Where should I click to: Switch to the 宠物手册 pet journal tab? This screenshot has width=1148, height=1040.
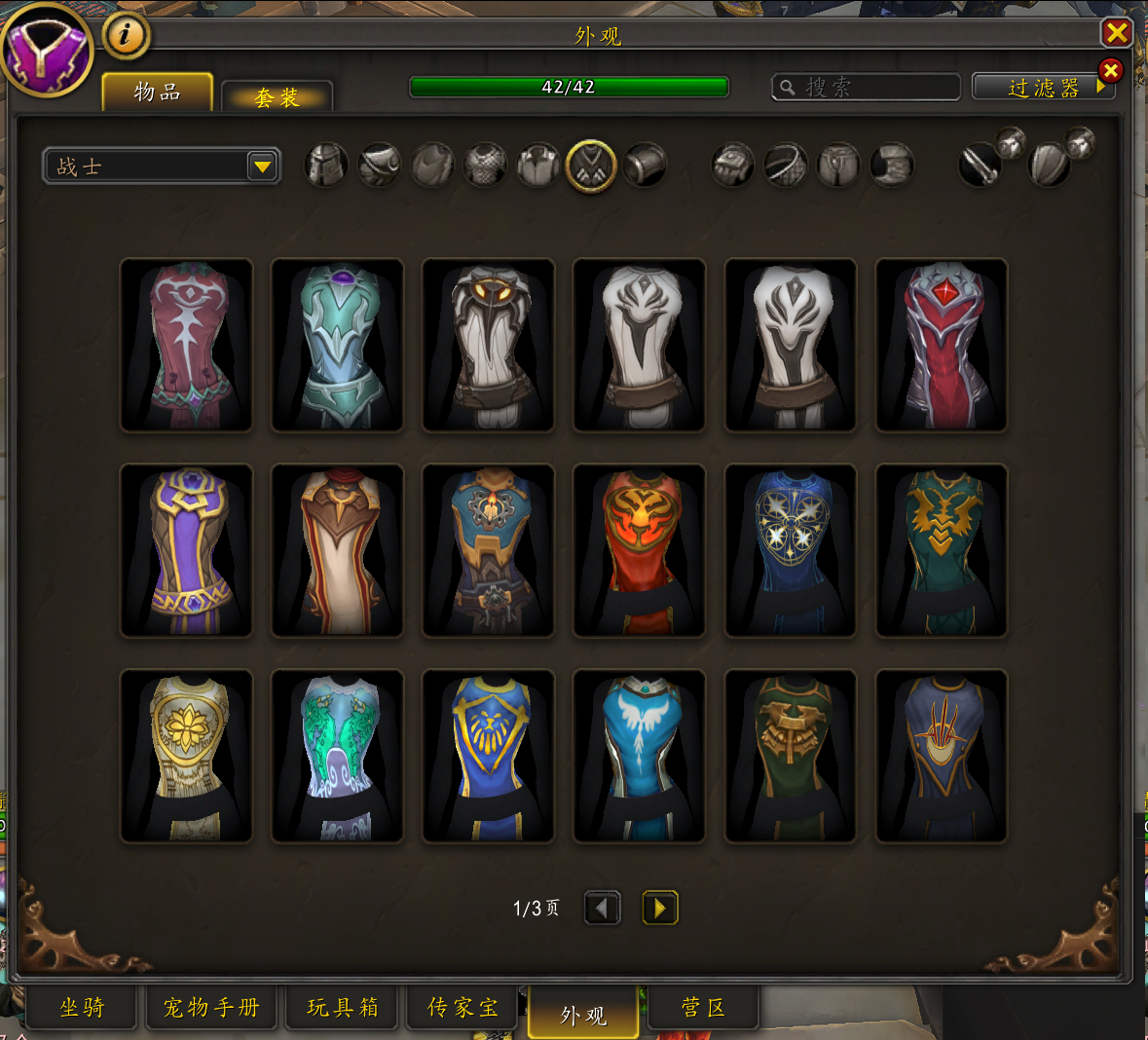pyautogui.click(x=211, y=1008)
